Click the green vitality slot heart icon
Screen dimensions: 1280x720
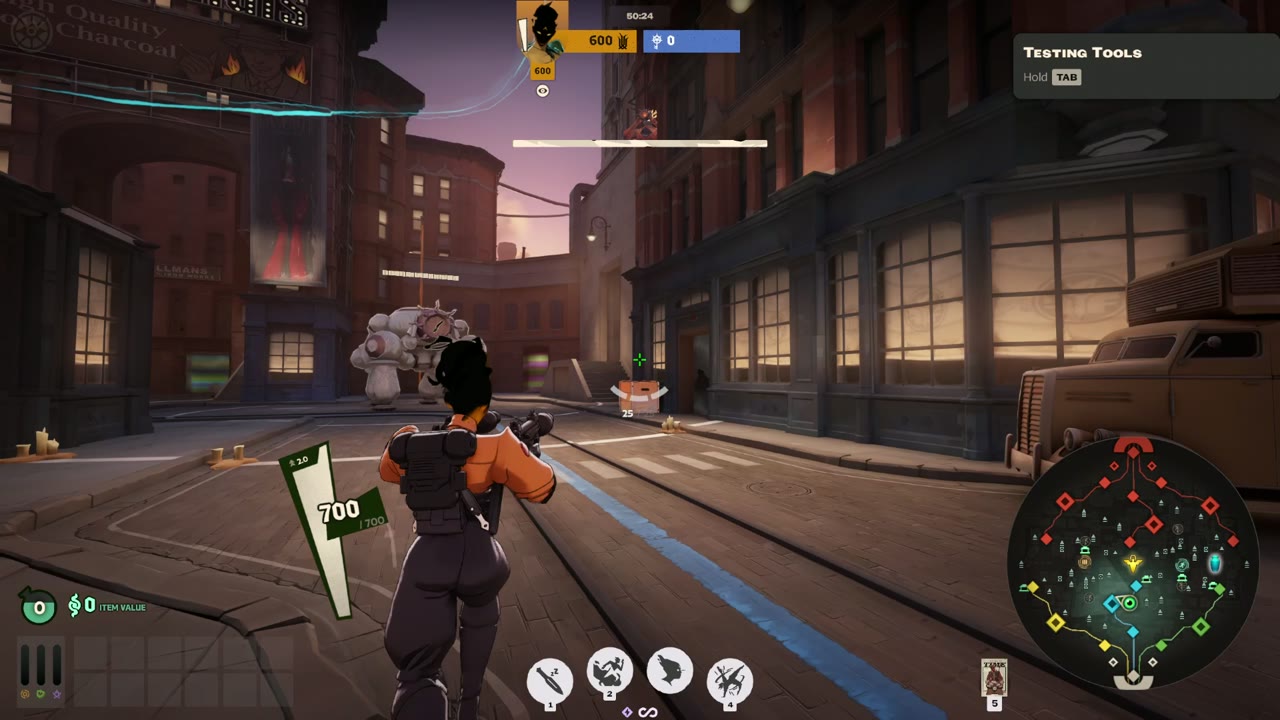pos(40,694)
